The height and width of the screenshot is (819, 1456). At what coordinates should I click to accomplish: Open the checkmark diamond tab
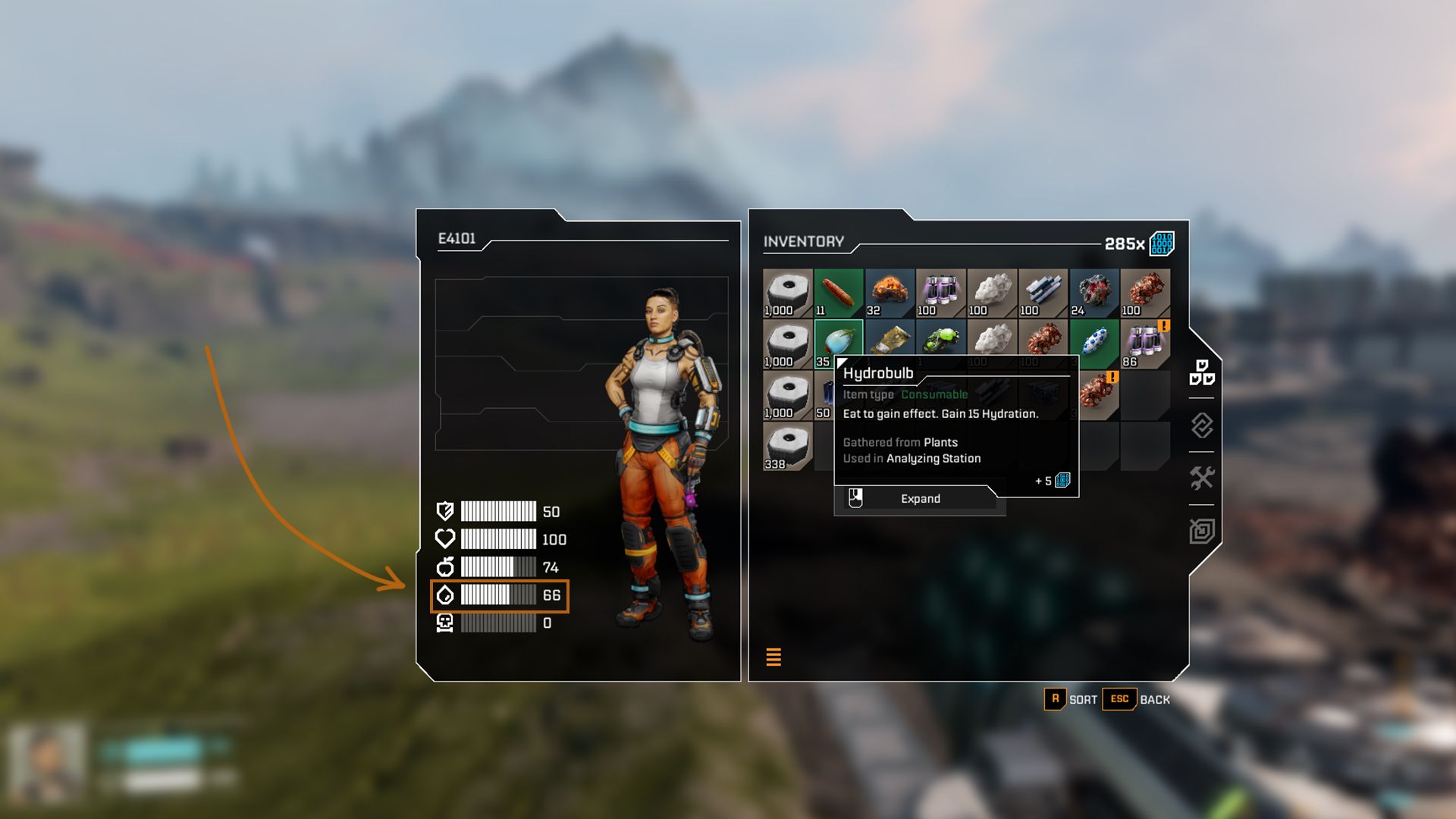coord(1202,425)
